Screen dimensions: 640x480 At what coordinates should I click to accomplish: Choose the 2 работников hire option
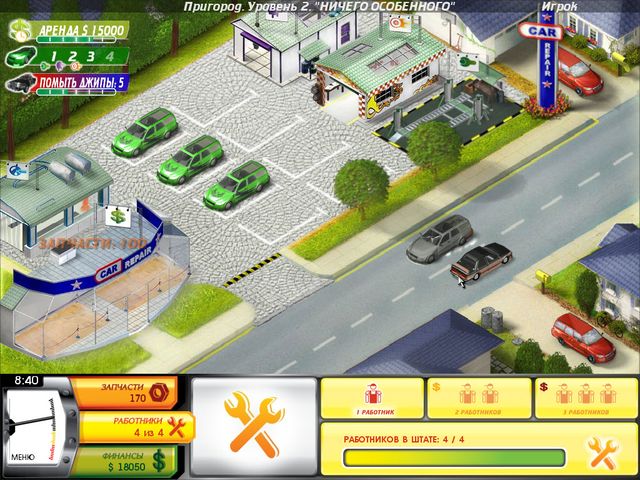[x=480, y=398]
